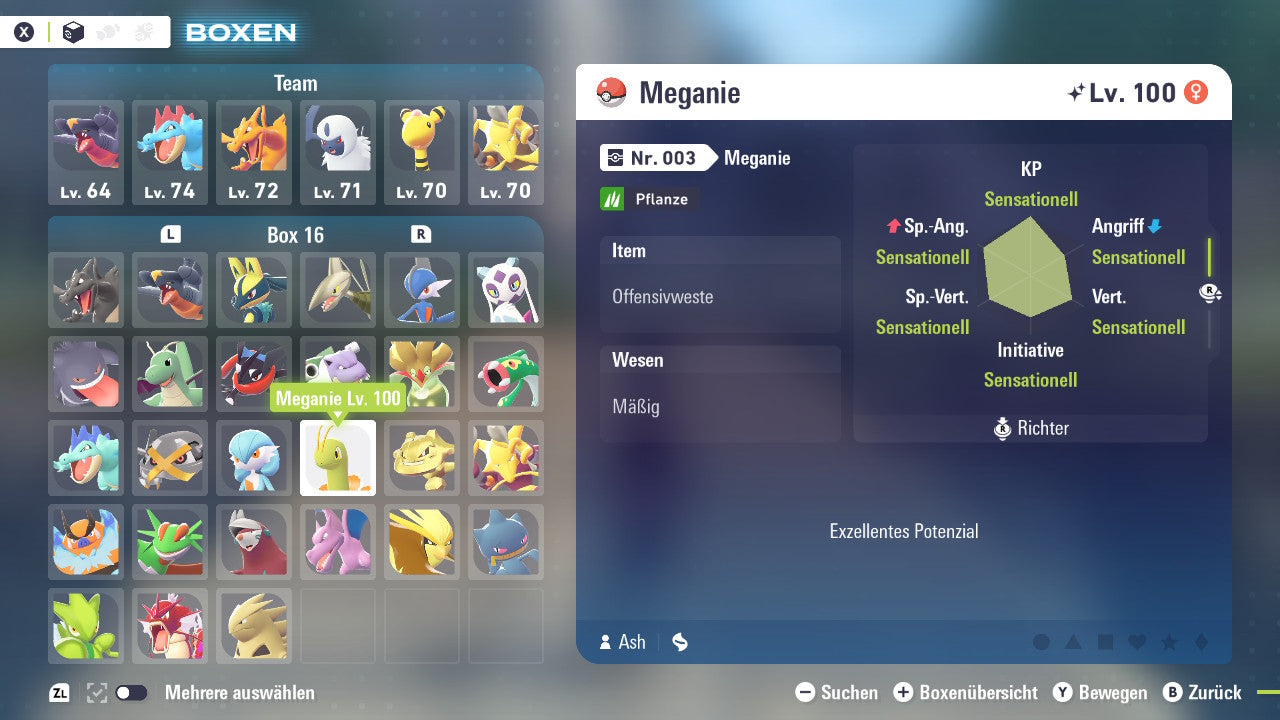Open the Item panel showing Offensivweste
The width and height of the screenshot is (1280, 720).
point(720,284)
